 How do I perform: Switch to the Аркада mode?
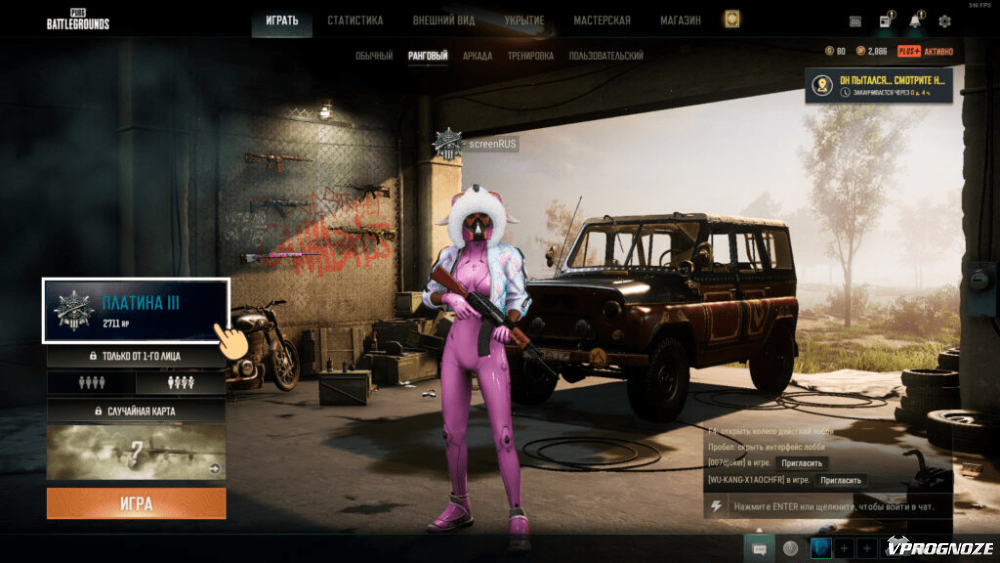click(x=477, y=56)
